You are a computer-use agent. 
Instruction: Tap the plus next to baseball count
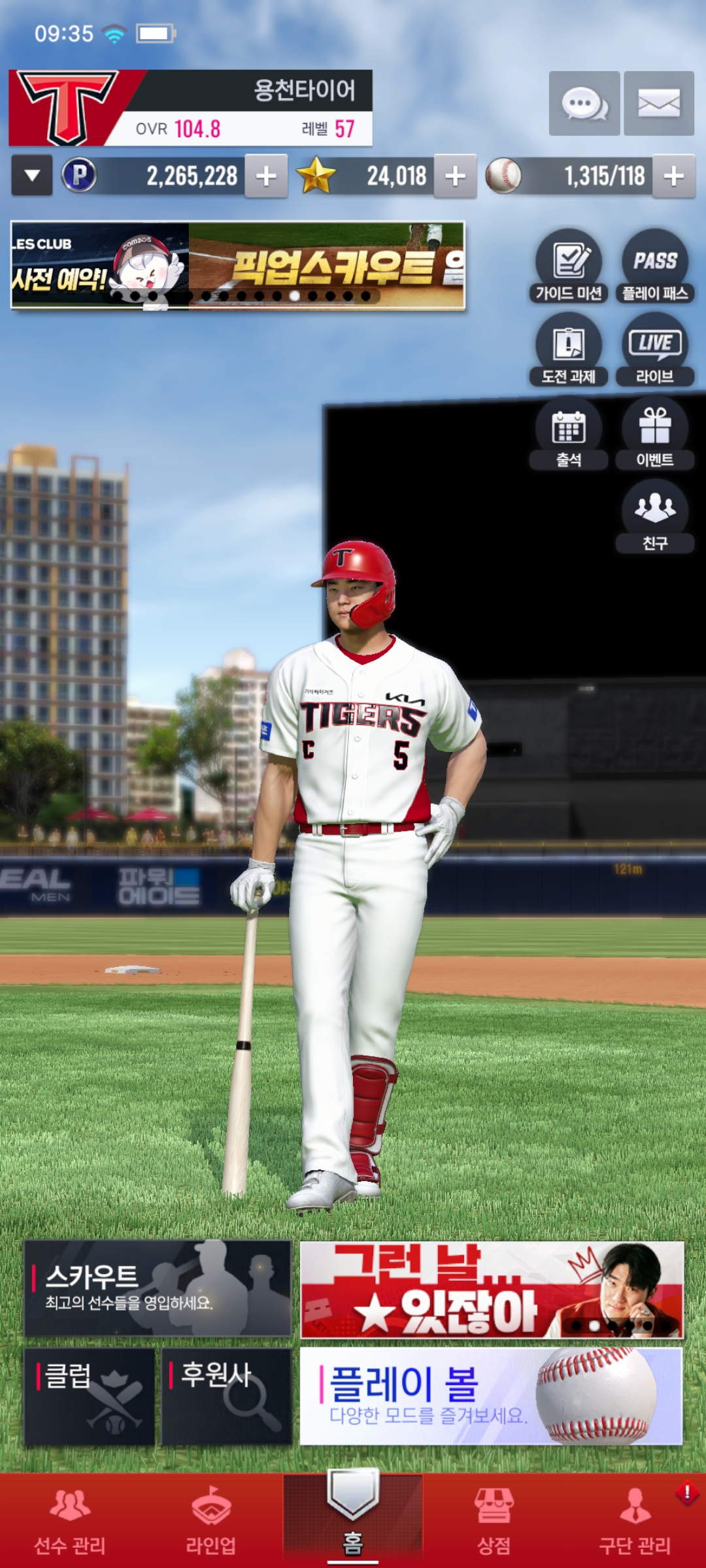click(673, 176)
